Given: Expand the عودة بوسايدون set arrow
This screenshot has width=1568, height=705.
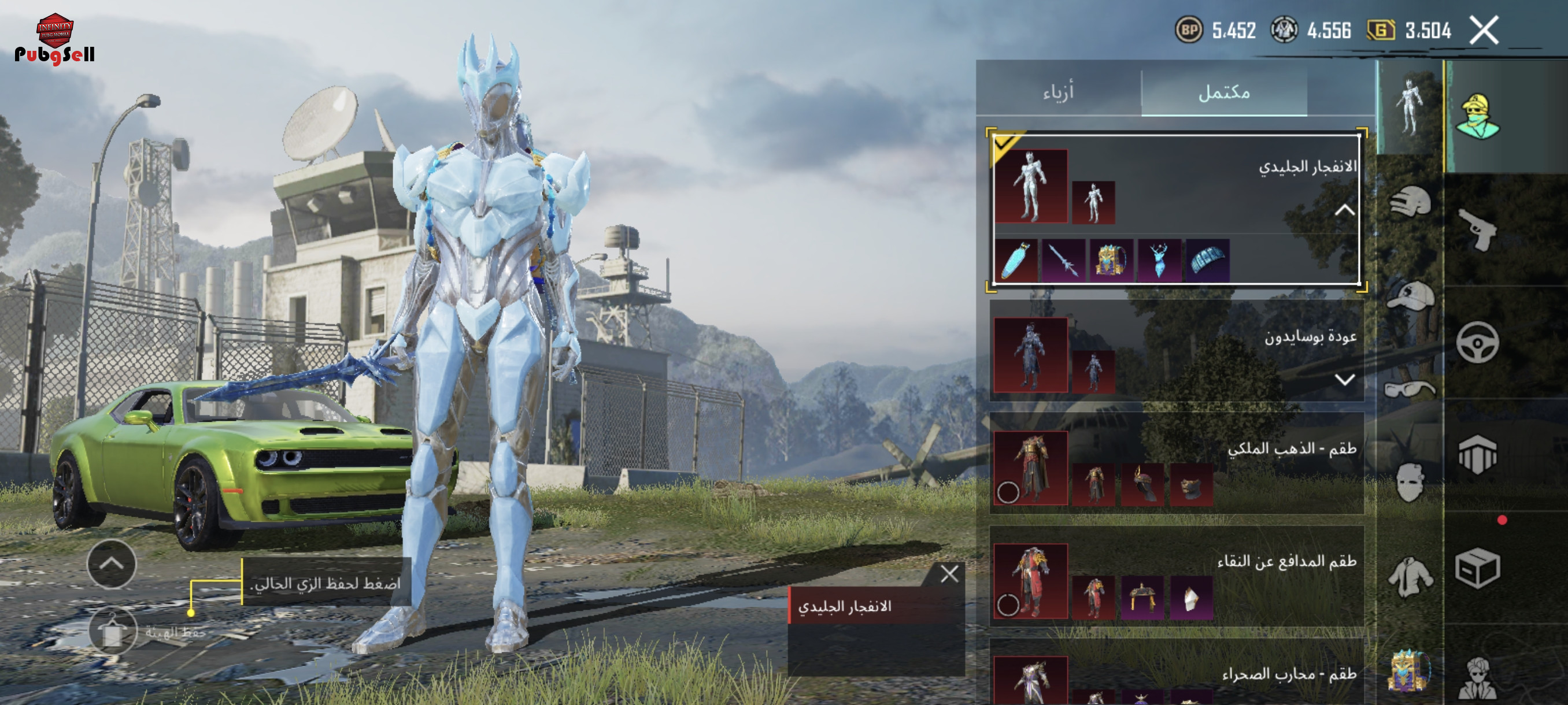Looking at the screenshot, I should click(1344, 380).
